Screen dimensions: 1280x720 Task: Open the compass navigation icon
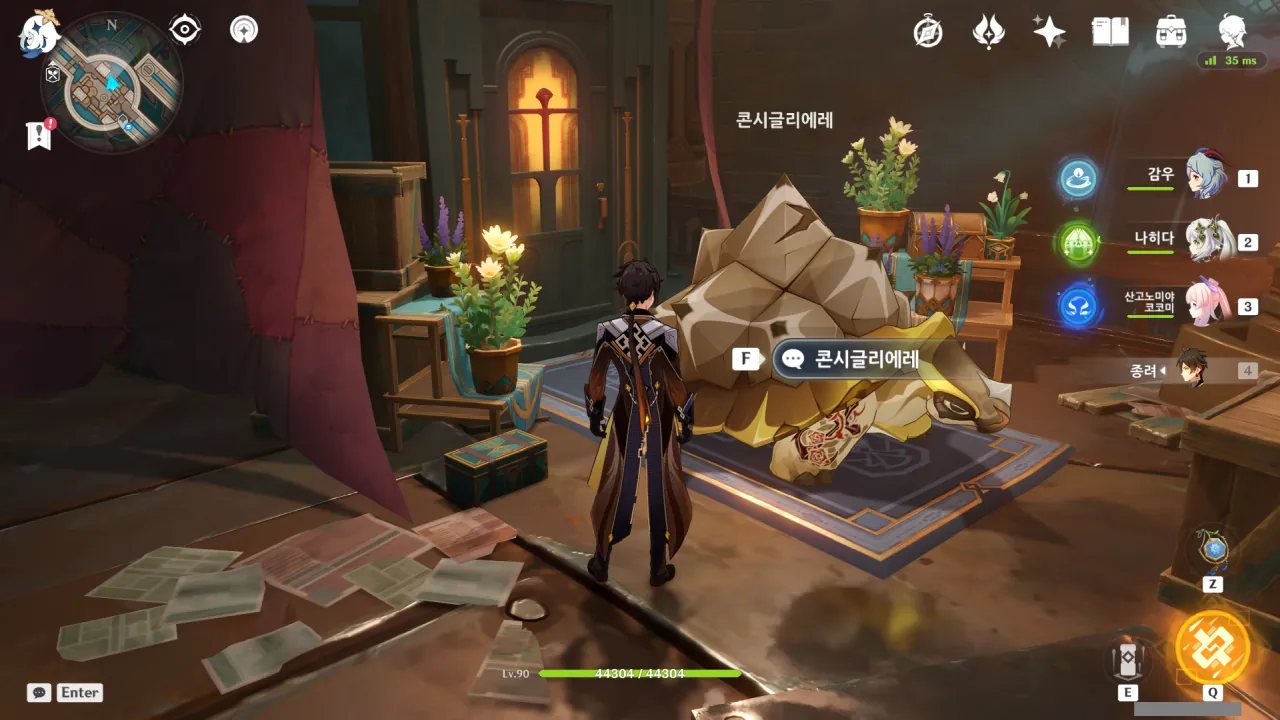928,32
